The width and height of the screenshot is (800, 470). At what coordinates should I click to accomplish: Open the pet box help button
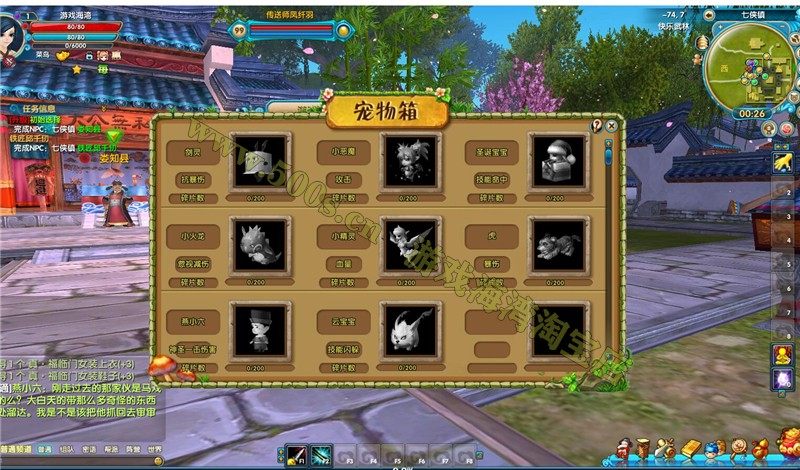597,126
